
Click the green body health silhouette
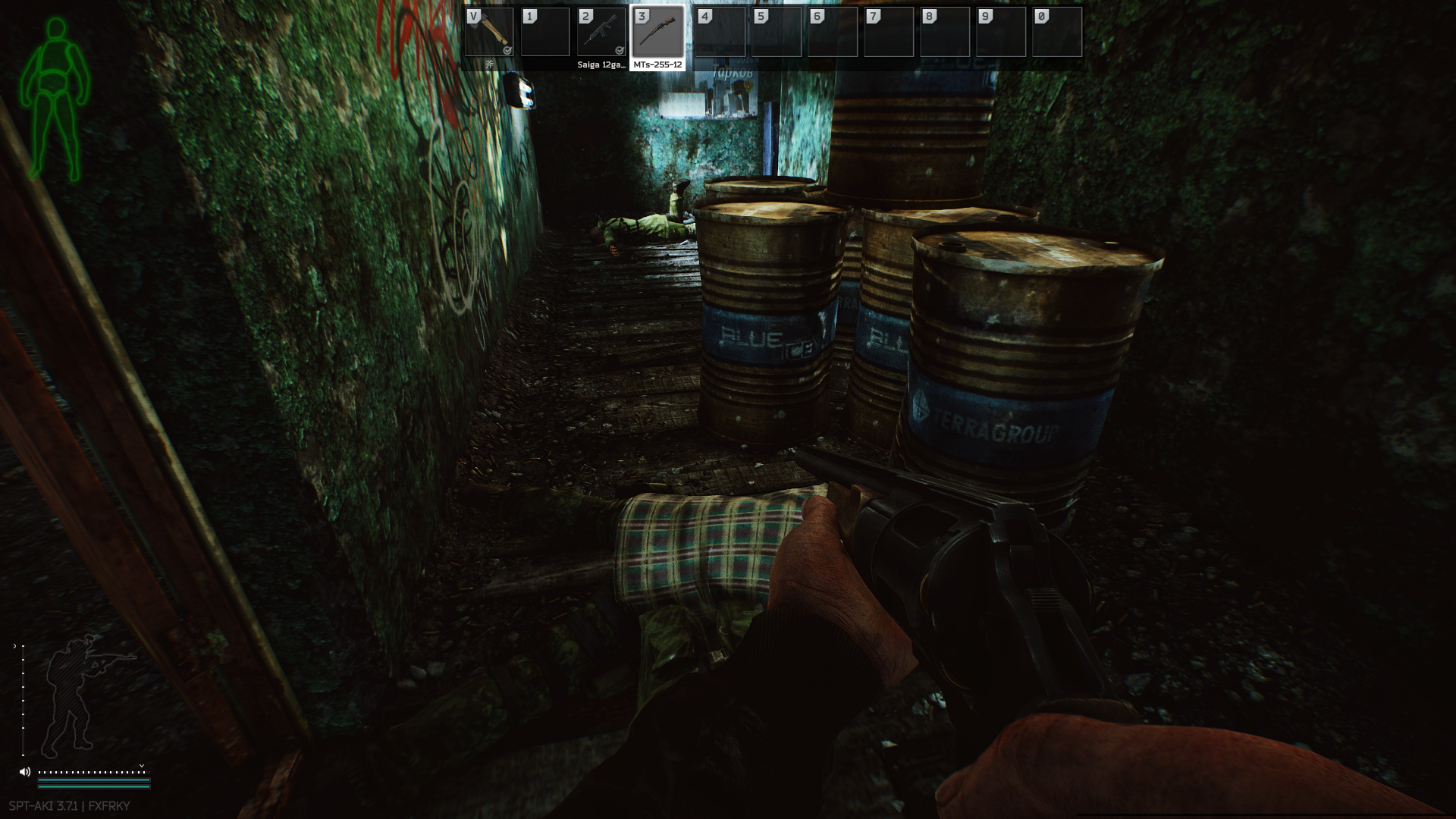click(x=55, y=99)
